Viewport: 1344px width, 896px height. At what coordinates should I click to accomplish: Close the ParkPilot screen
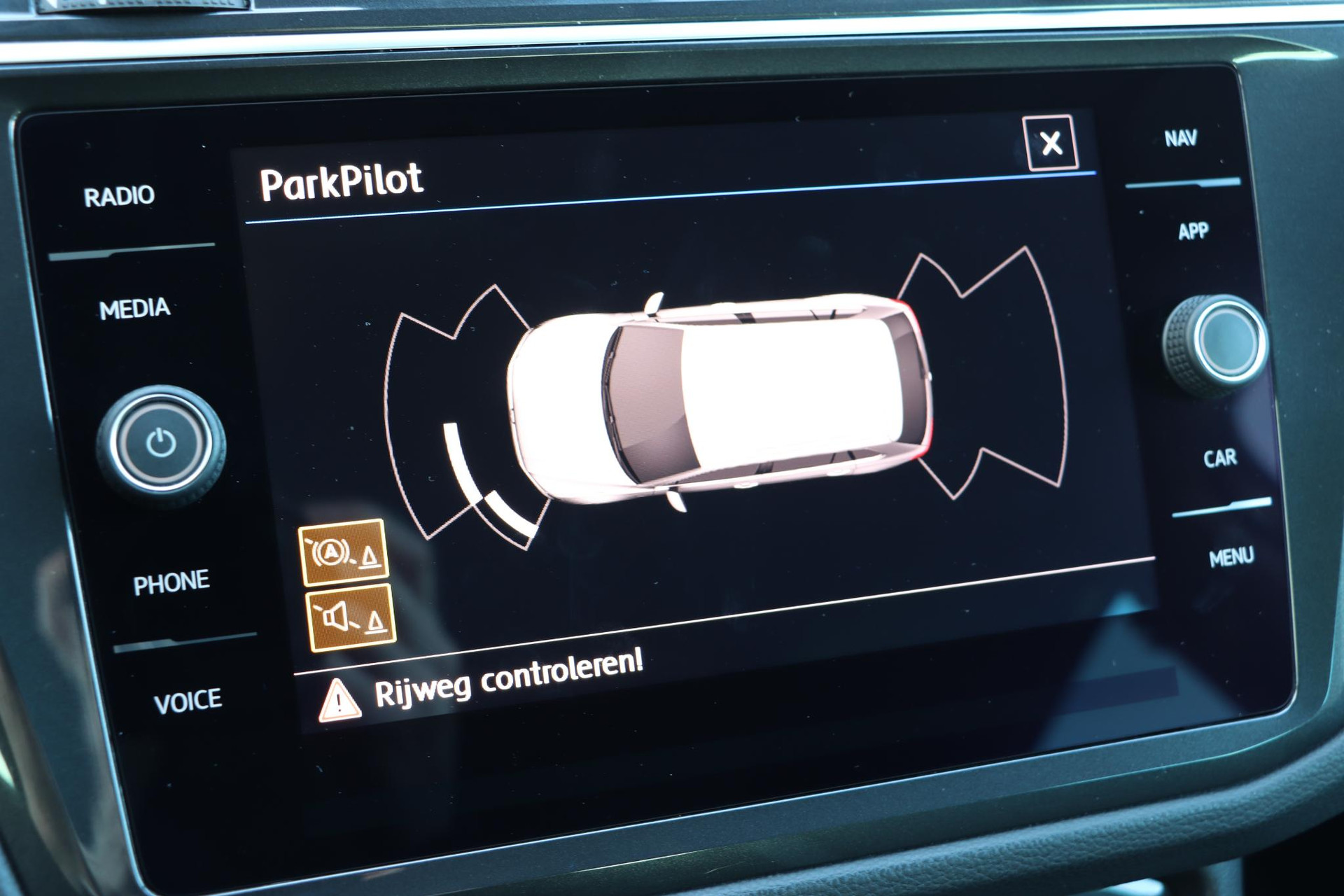(1050, 143)
